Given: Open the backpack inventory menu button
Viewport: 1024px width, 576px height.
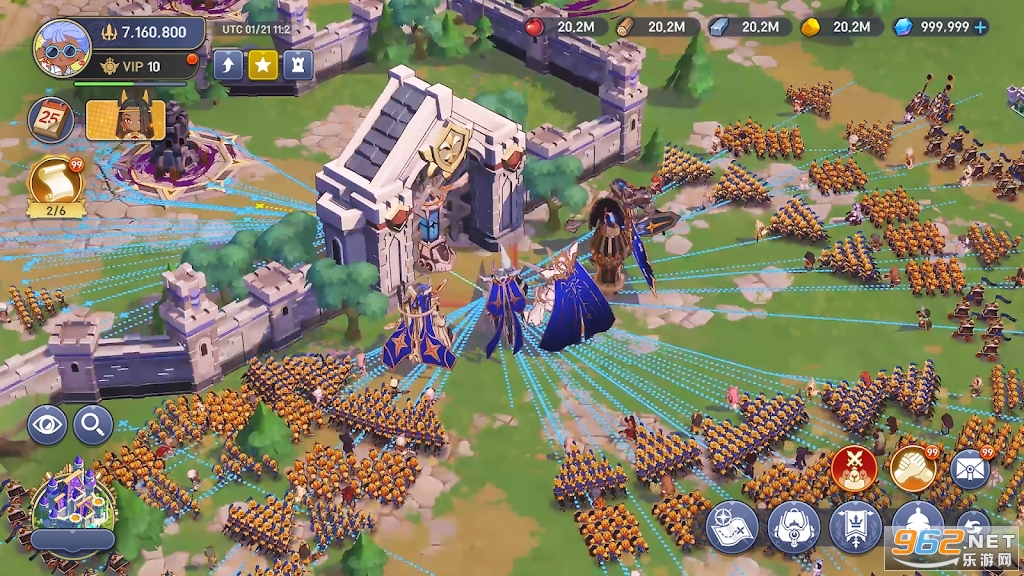Looking at the screenshot, I should [x=794, y=527].
